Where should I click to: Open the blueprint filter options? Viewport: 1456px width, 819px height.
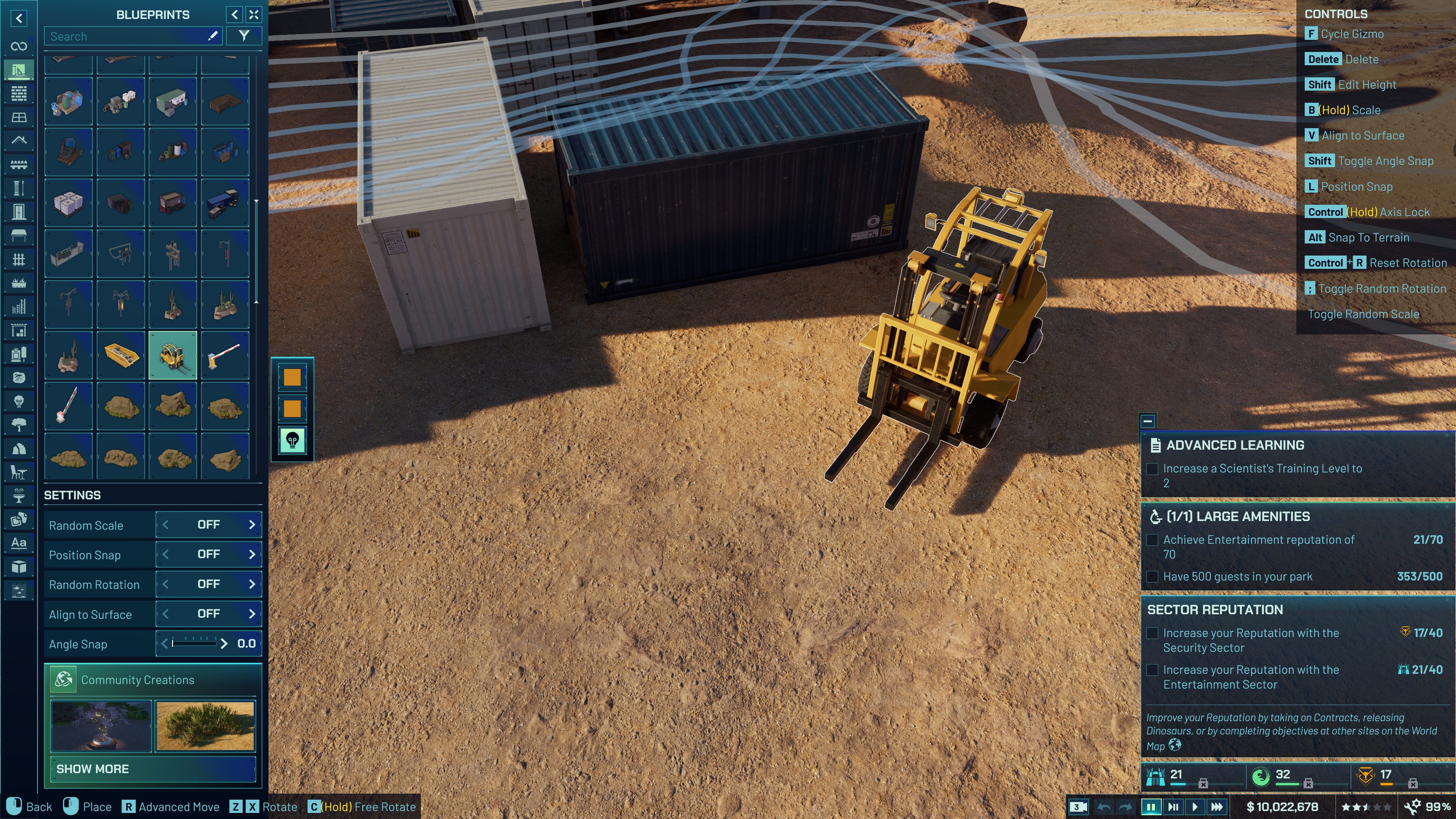point(243,36)
